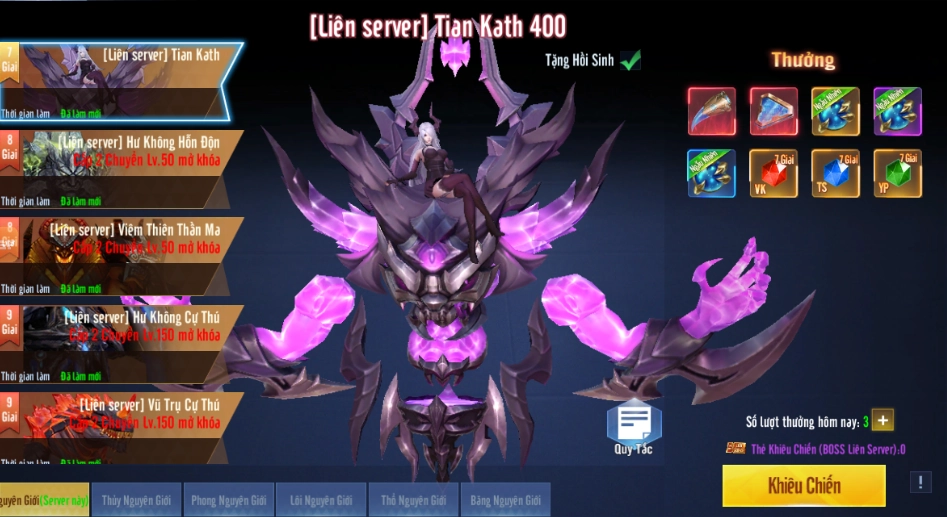The image size is (947, 517).
Task: Check the blue TS gem reward
Action: coord(835,173)
